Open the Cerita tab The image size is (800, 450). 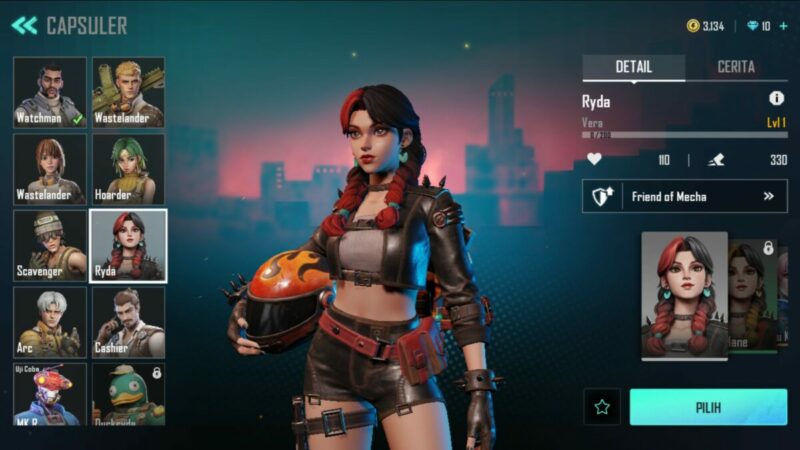coord(736,67)
